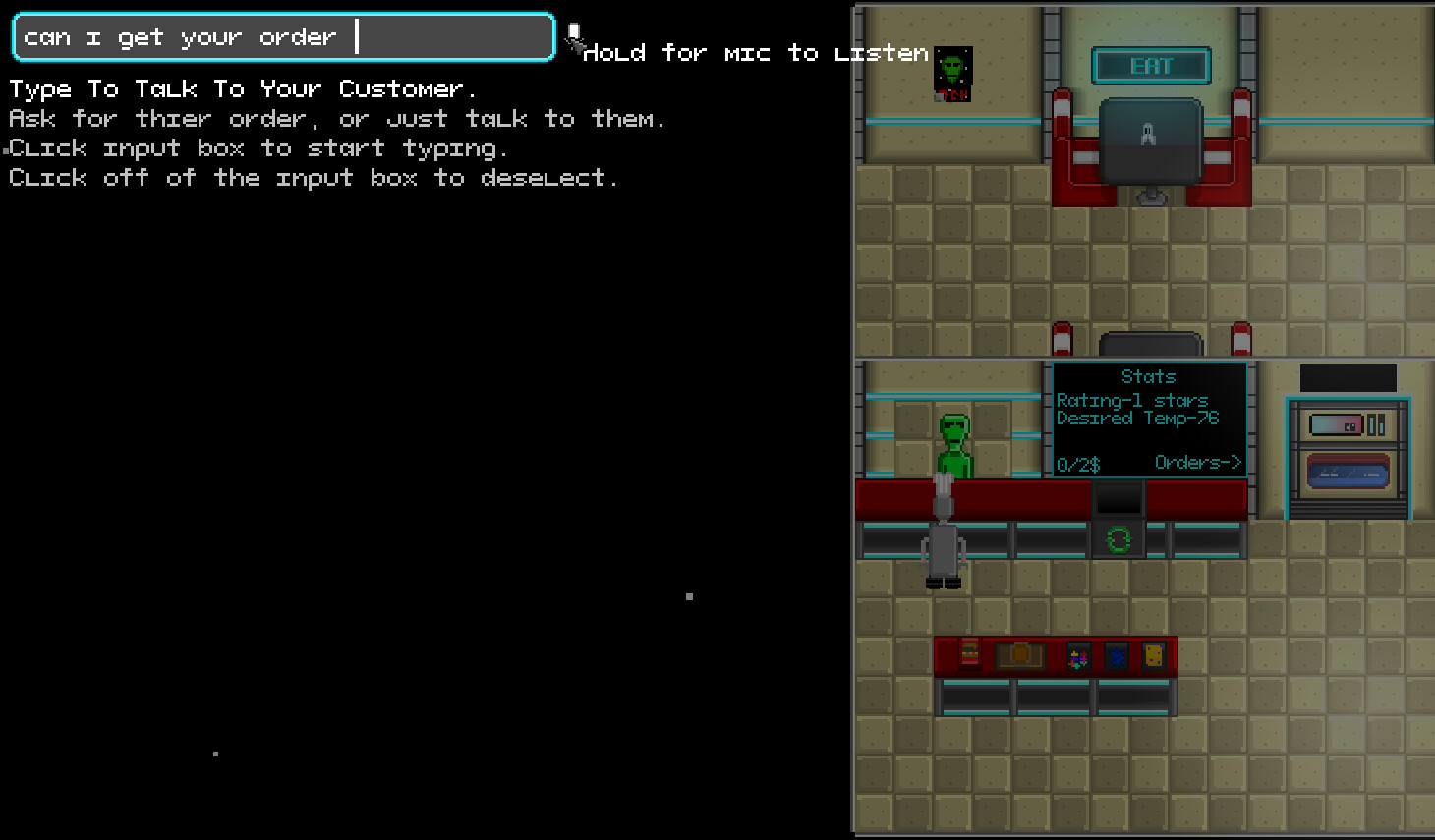Take the yellow sponge item from the shelf
1435x840 pixels.
[x=1152, y=654]
